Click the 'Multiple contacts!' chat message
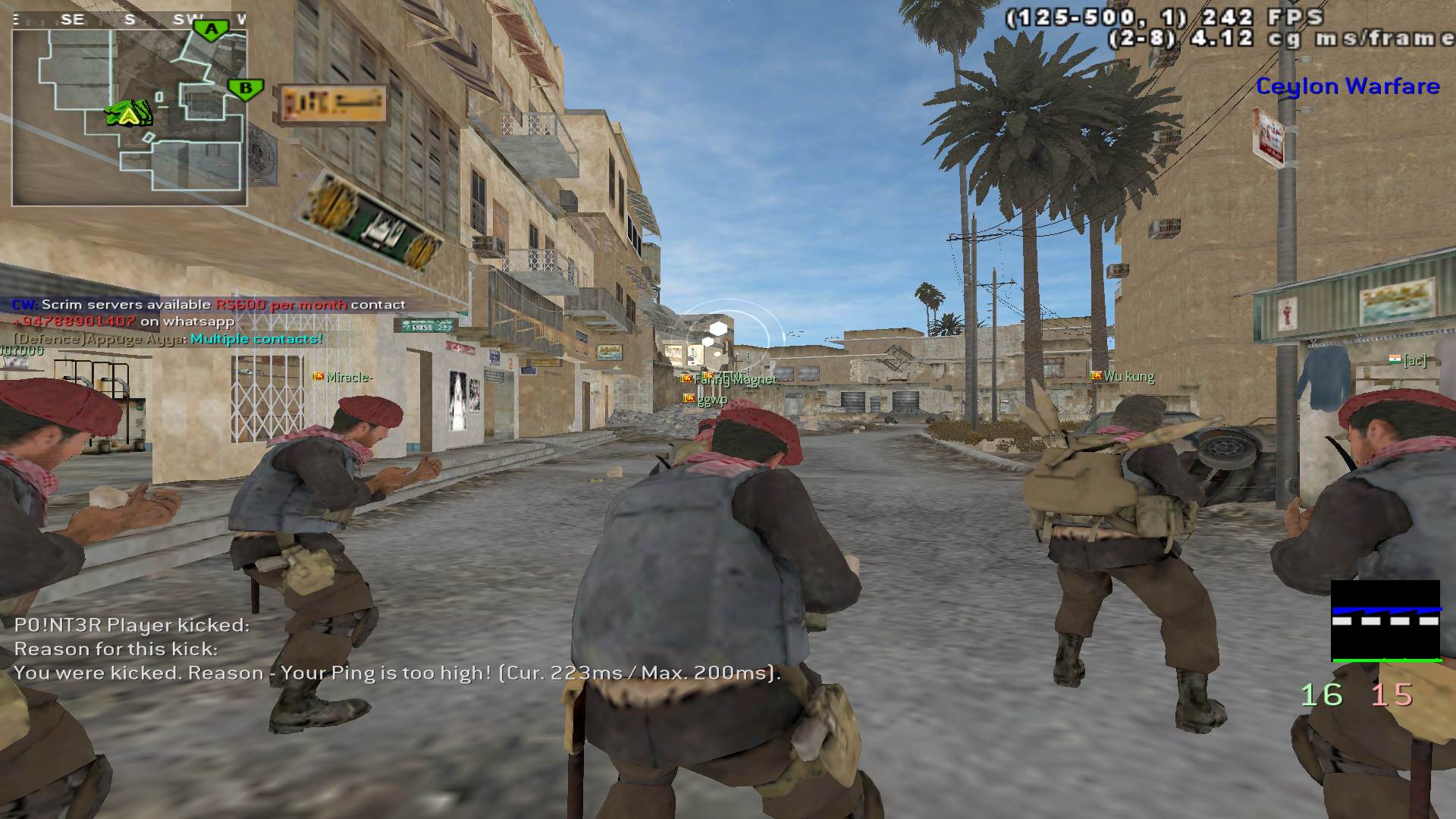1456x819 pixels. 256,339
